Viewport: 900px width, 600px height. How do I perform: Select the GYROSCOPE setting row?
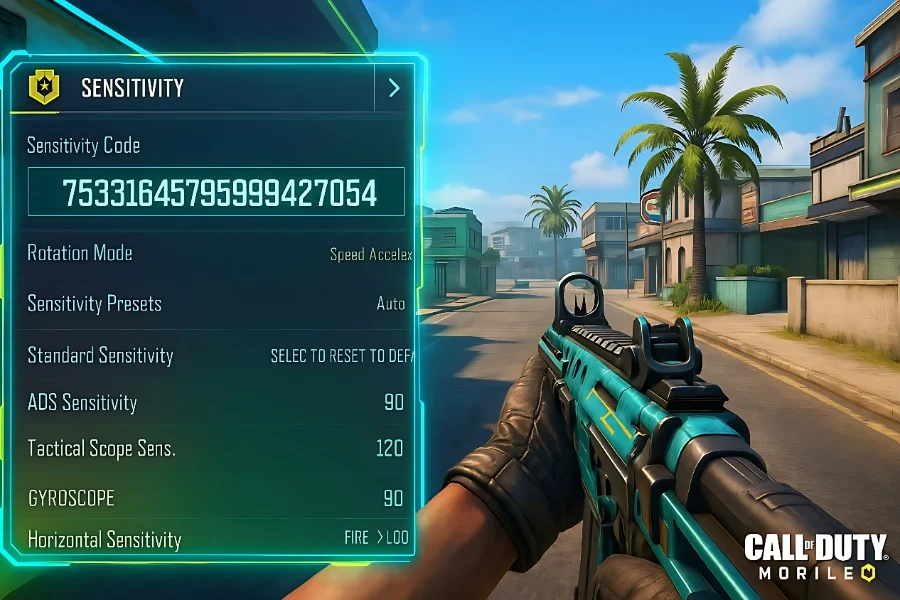(216, 497)
